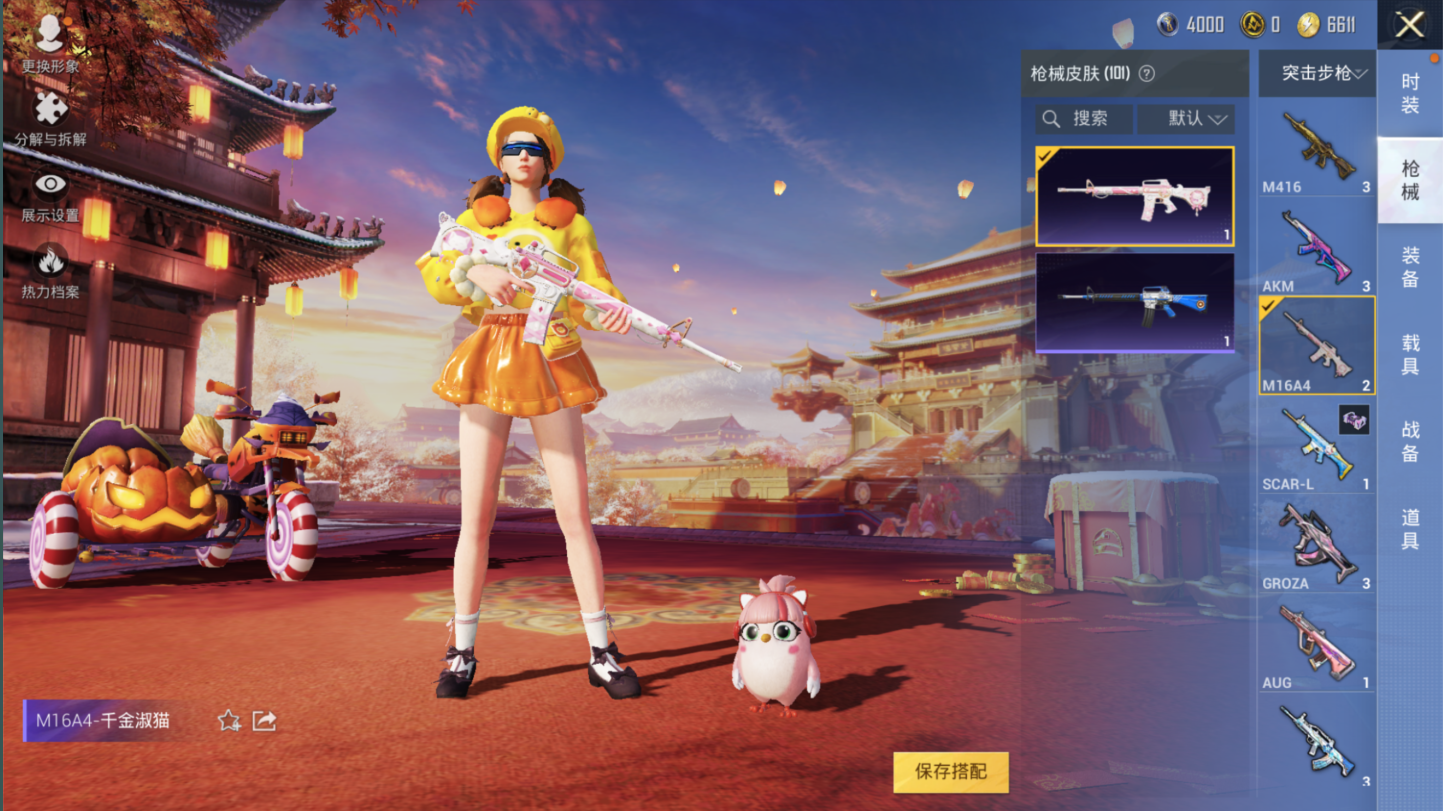Select the 道具 items tab
Viewport: 1443px width, 811px height.
pos(1409,528)
